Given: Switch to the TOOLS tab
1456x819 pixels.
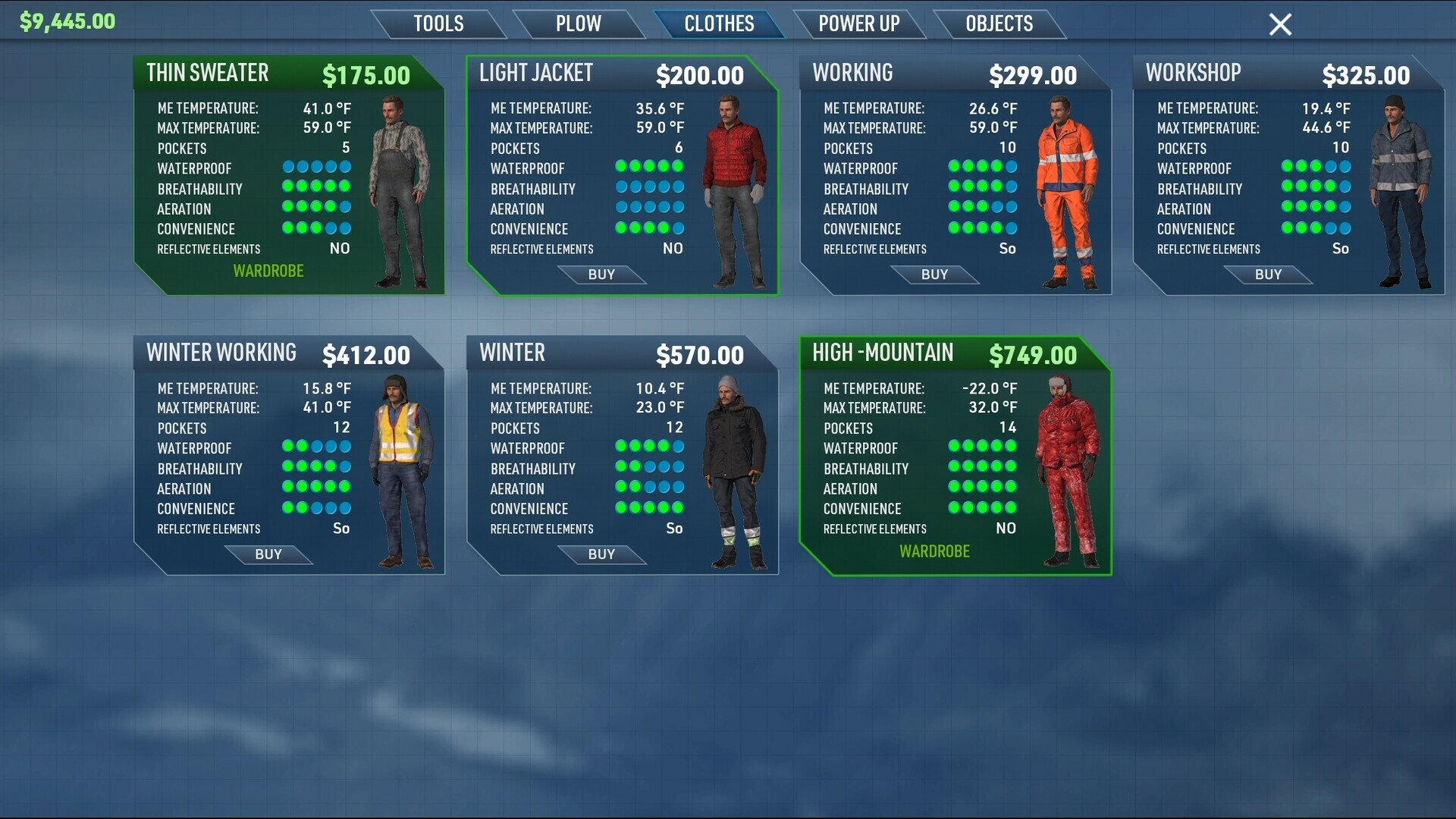Looking at the screenshot, I should [x=438, y=24].
